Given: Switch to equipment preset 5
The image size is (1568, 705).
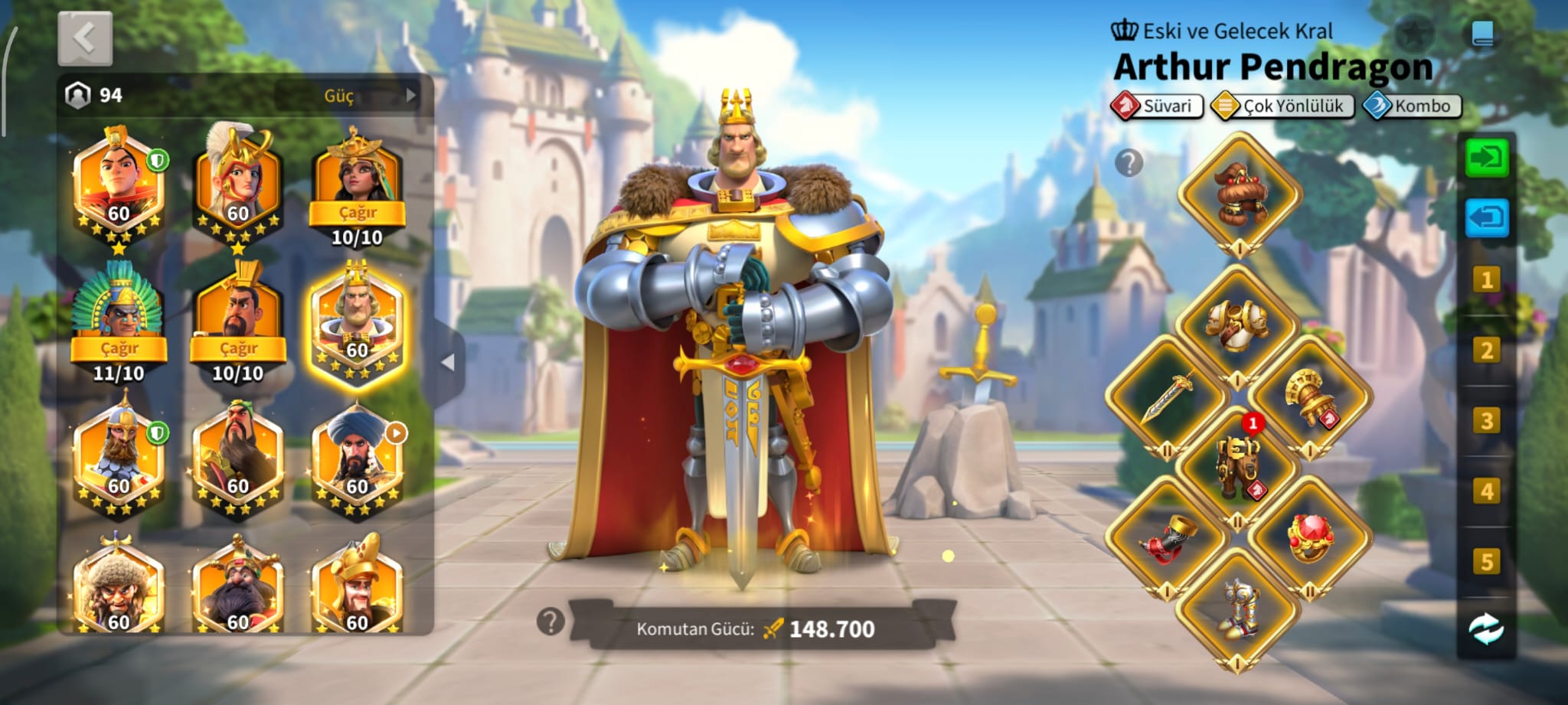Looking at the screenshot, I should (x=1486, y=562).
